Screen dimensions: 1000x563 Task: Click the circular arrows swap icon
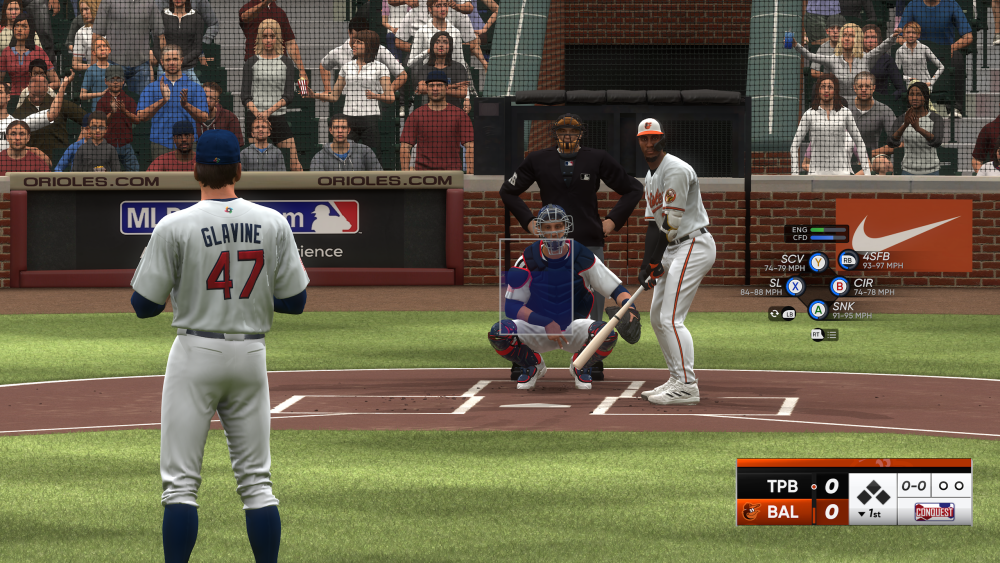(775, 313)
